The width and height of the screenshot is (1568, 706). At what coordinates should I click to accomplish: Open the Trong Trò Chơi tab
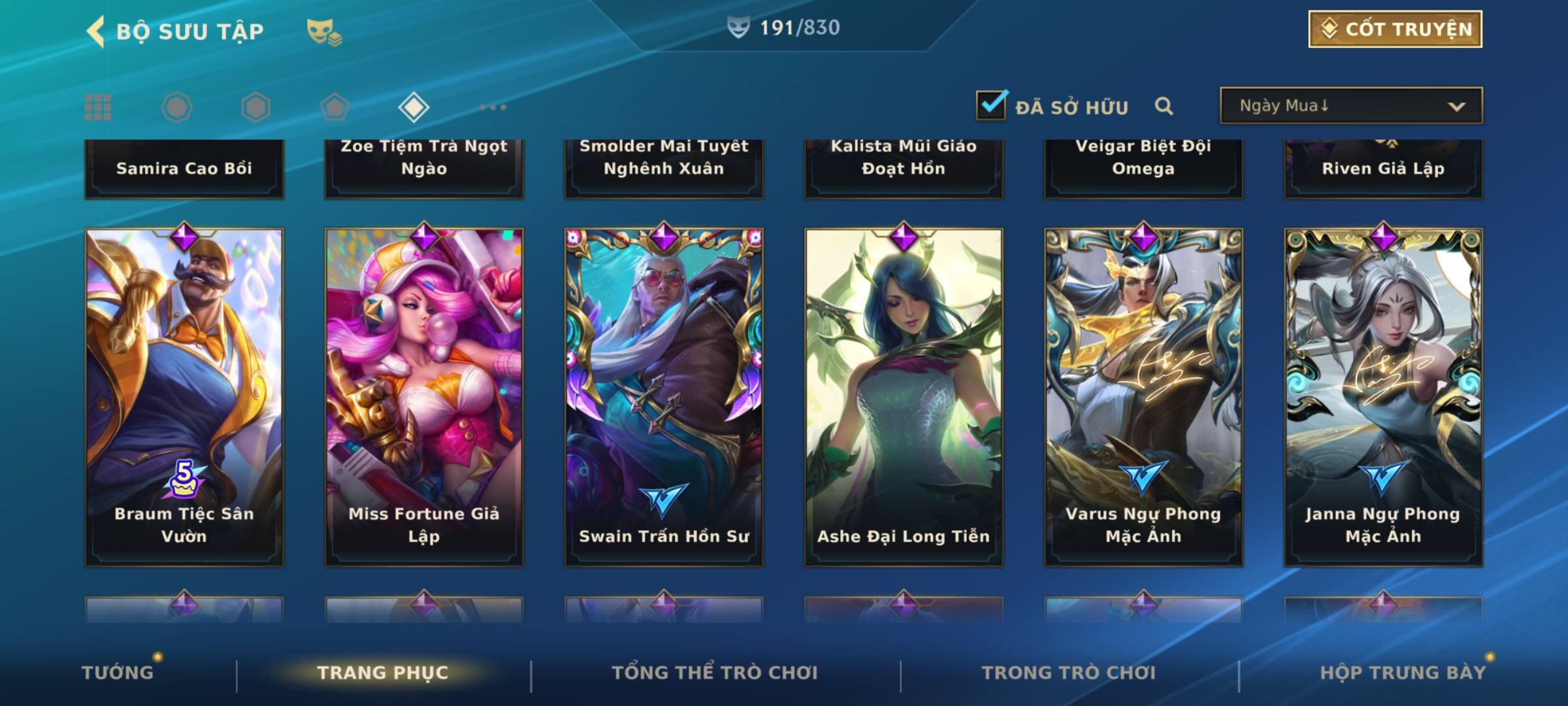tap(1069, 673)
